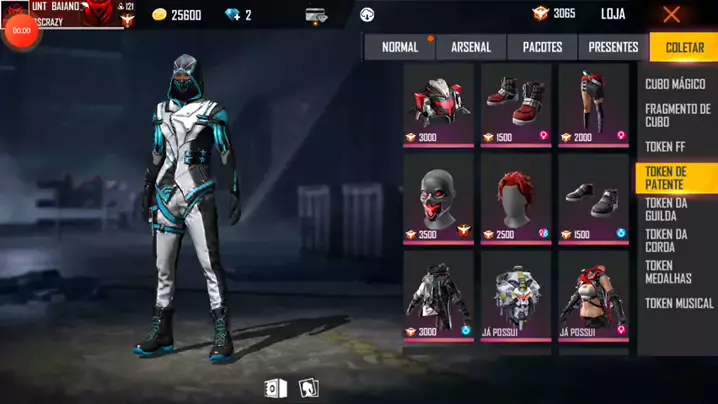Close the store with the X button
Viewport: 718px width, 404px height.
point(672,15)
